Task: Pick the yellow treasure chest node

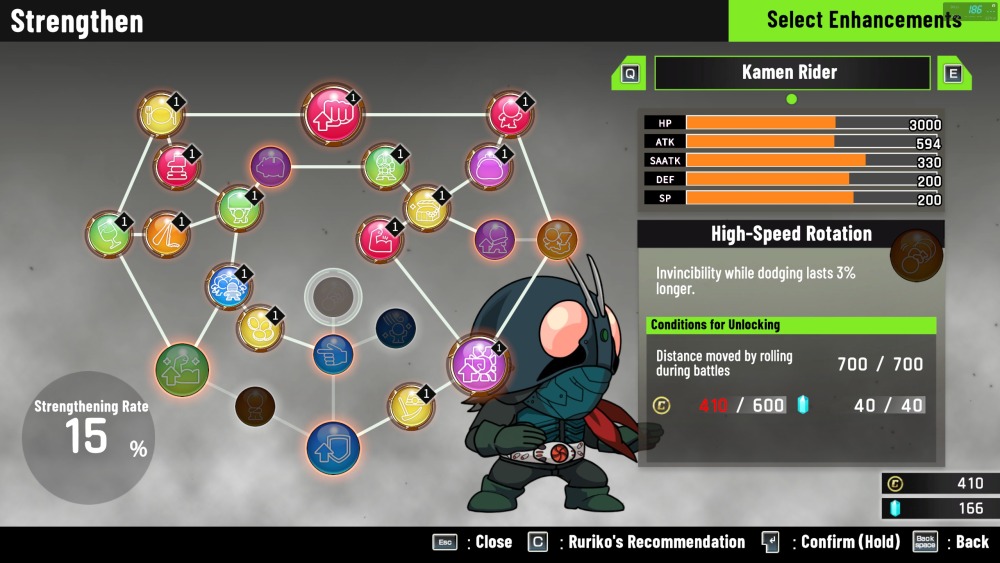Action: [427, 208]
